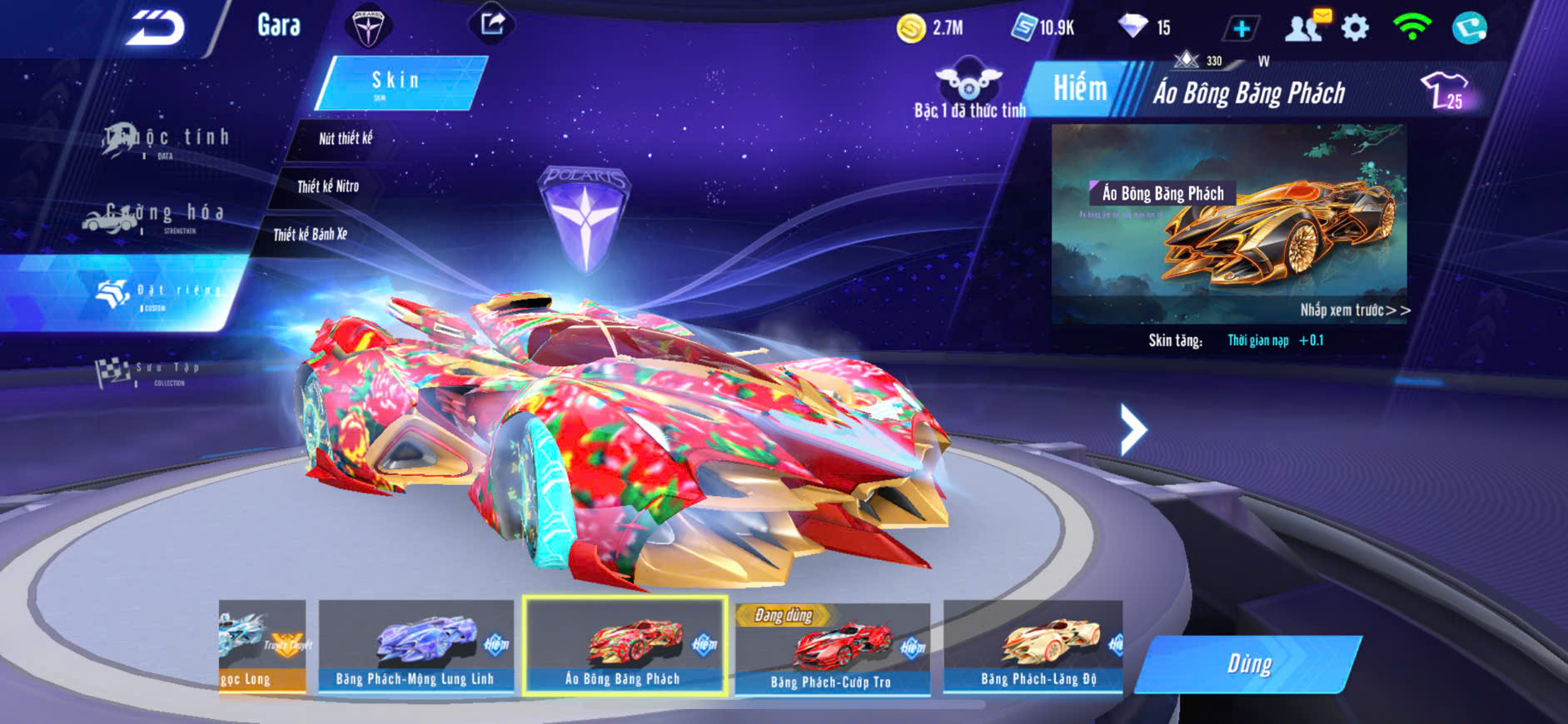Choose Thiết kế Bánh Xe option
The height and width of the screenshot is (724, 1568).
pyautogui.click(x=311, y=235)
